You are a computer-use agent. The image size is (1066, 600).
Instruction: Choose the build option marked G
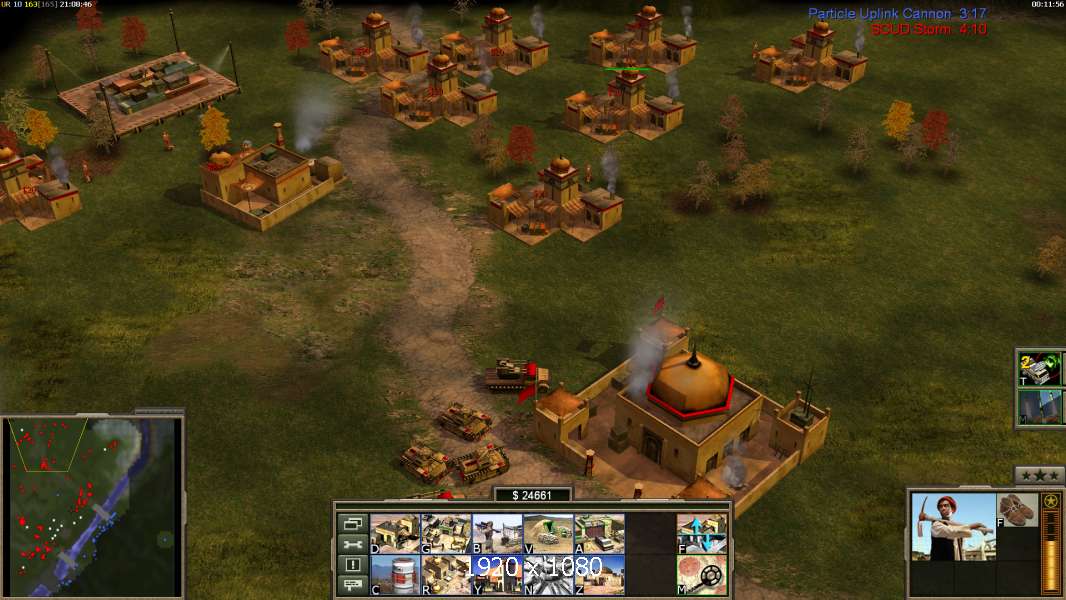[446, 534]
